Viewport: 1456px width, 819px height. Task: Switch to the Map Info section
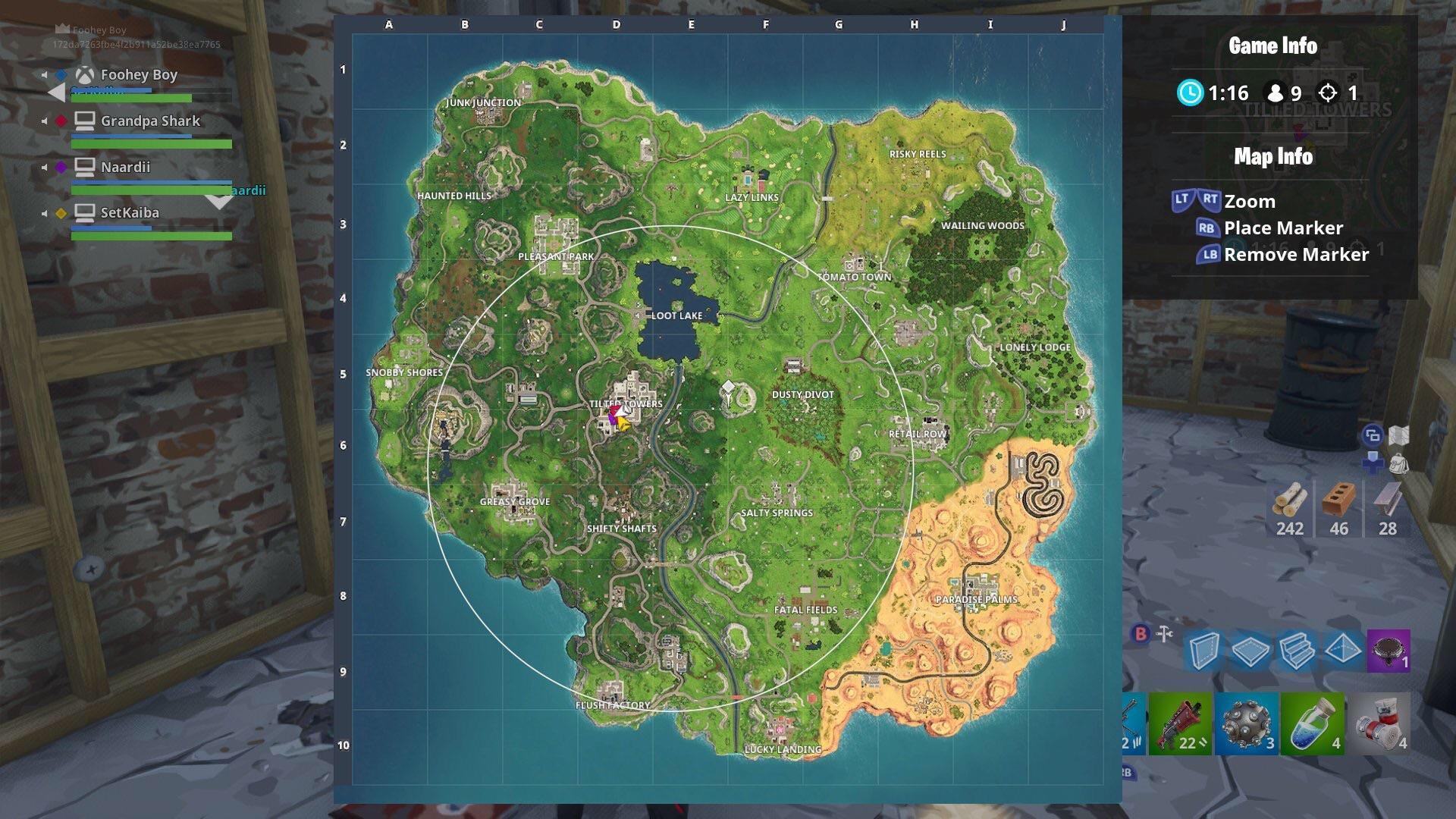(x=1272, y=157)
